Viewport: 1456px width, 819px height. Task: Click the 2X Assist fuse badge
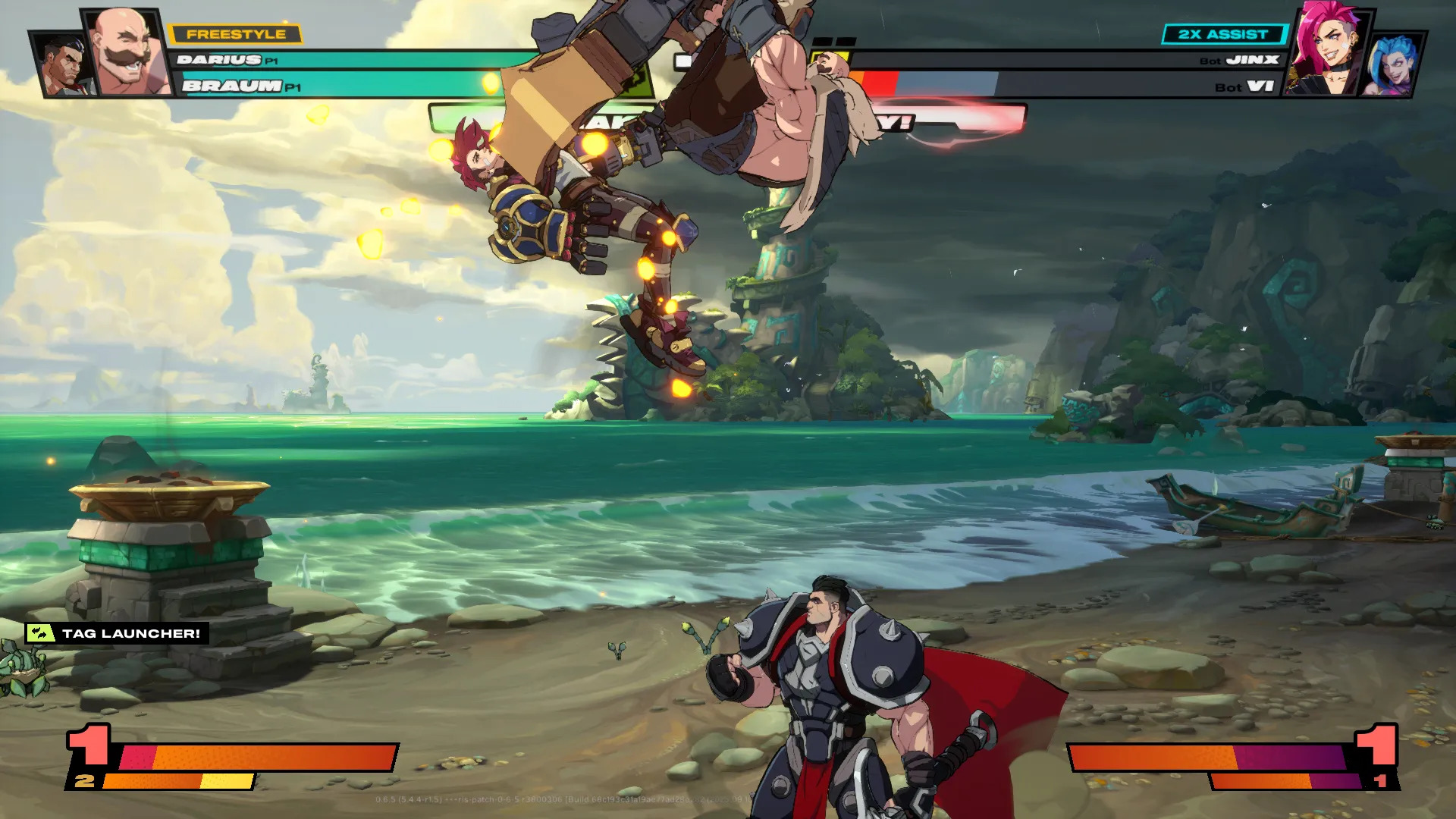(1222, 34)
